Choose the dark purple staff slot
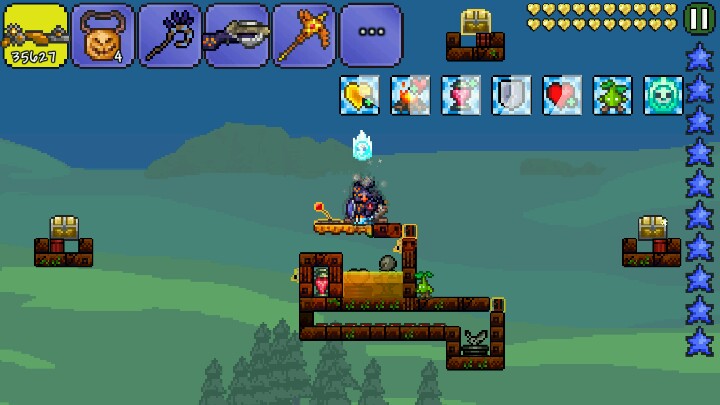 (169, 36)
